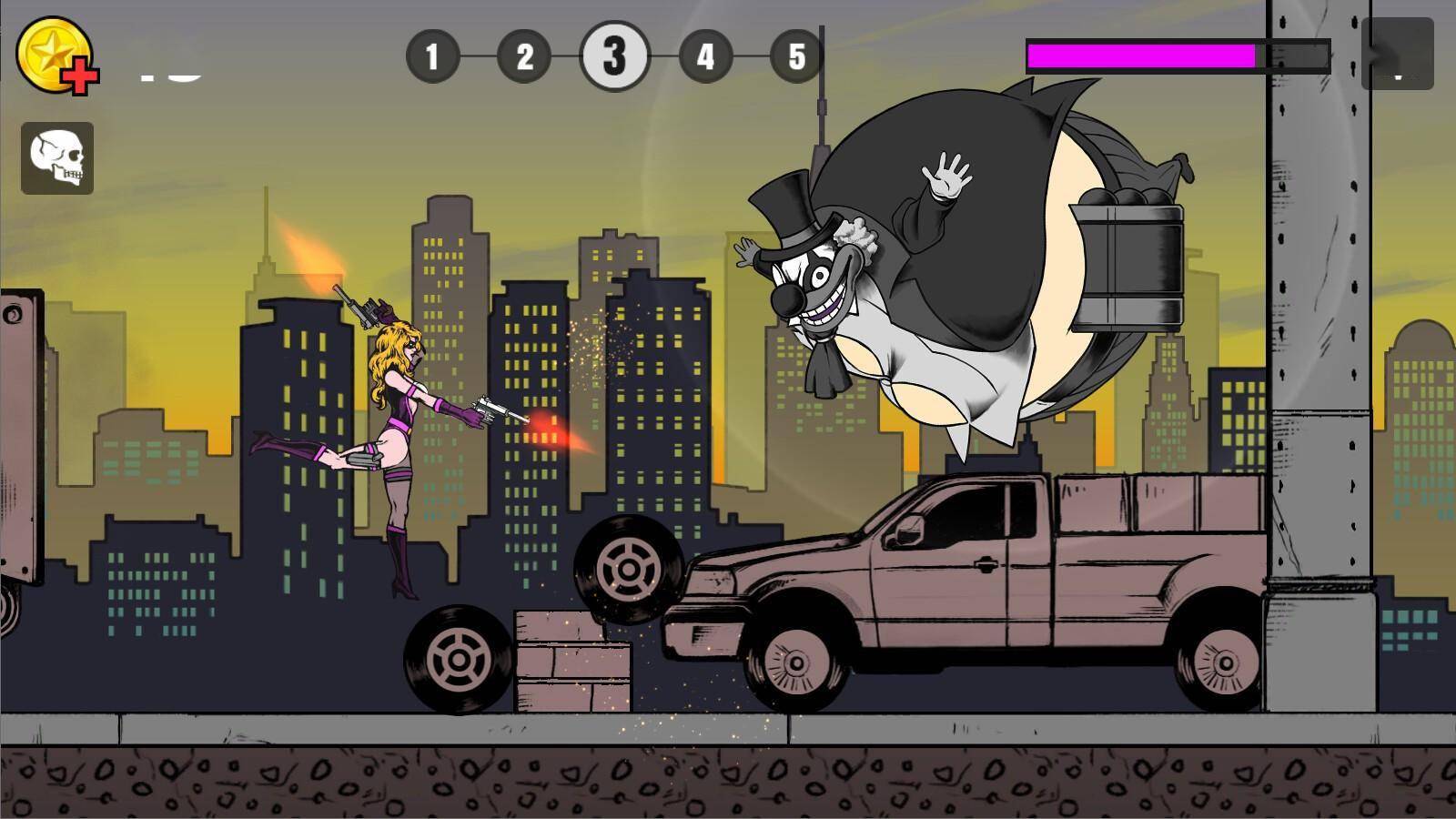
Task: Select stage 4 circle marker
Action: click(705, 56)
